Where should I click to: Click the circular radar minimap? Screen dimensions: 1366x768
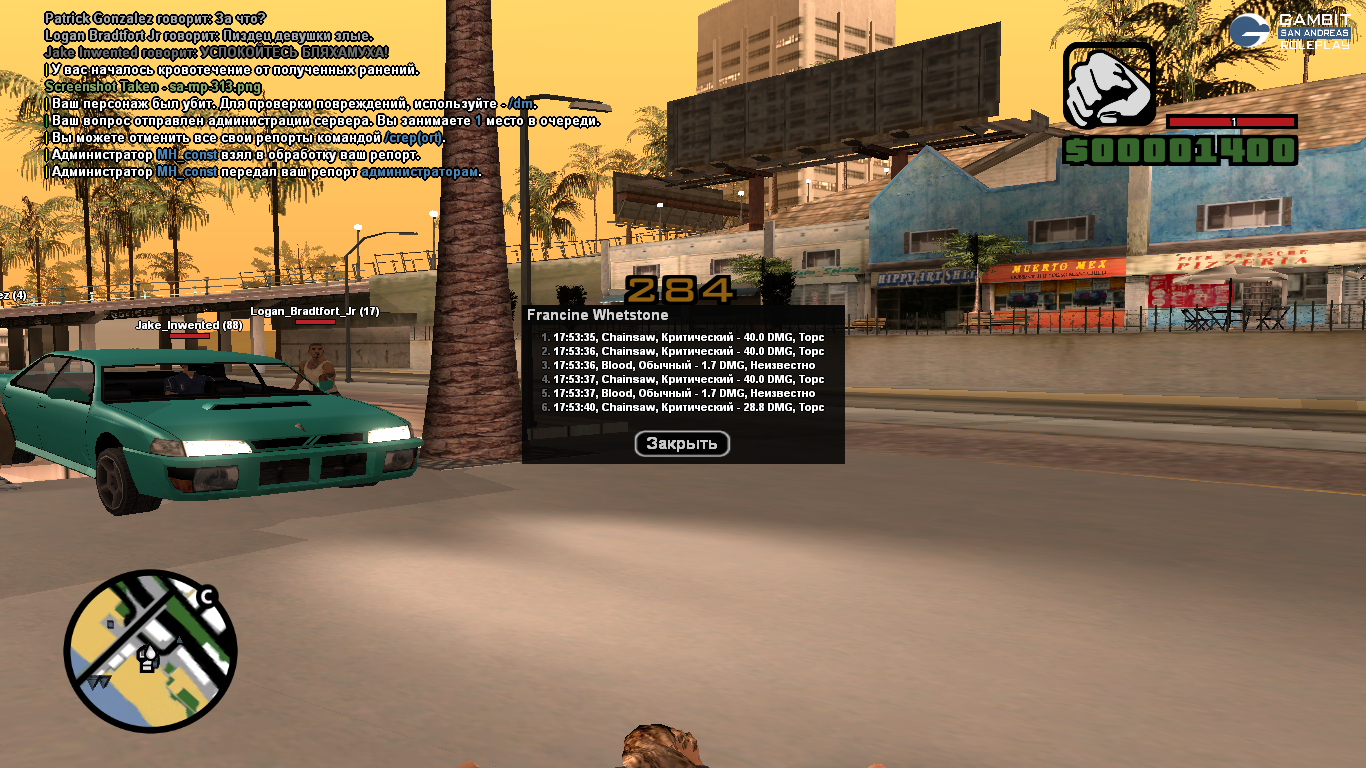pyautogui.click(x=151, y=651)
